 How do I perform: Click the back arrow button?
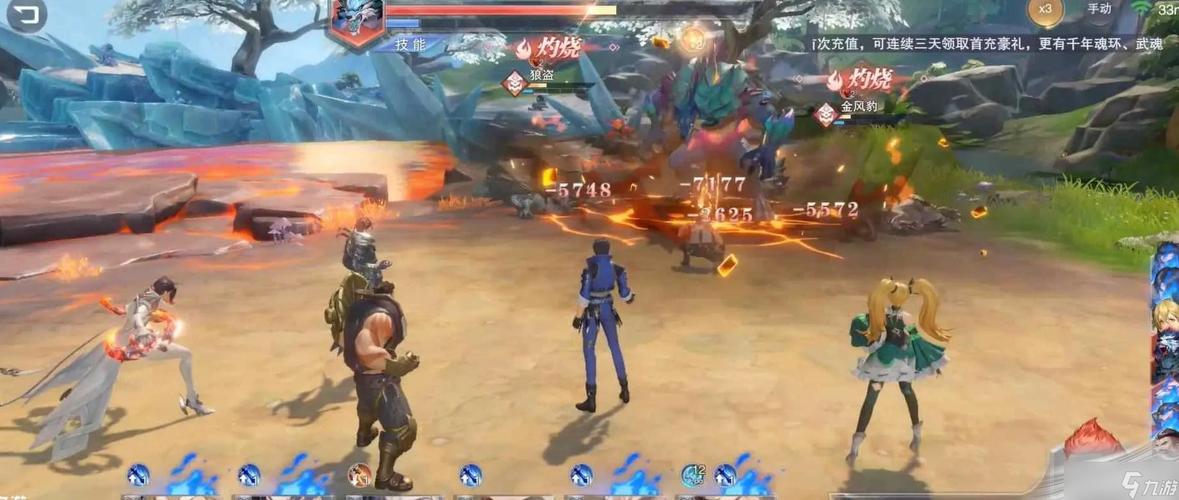point(26,14)
